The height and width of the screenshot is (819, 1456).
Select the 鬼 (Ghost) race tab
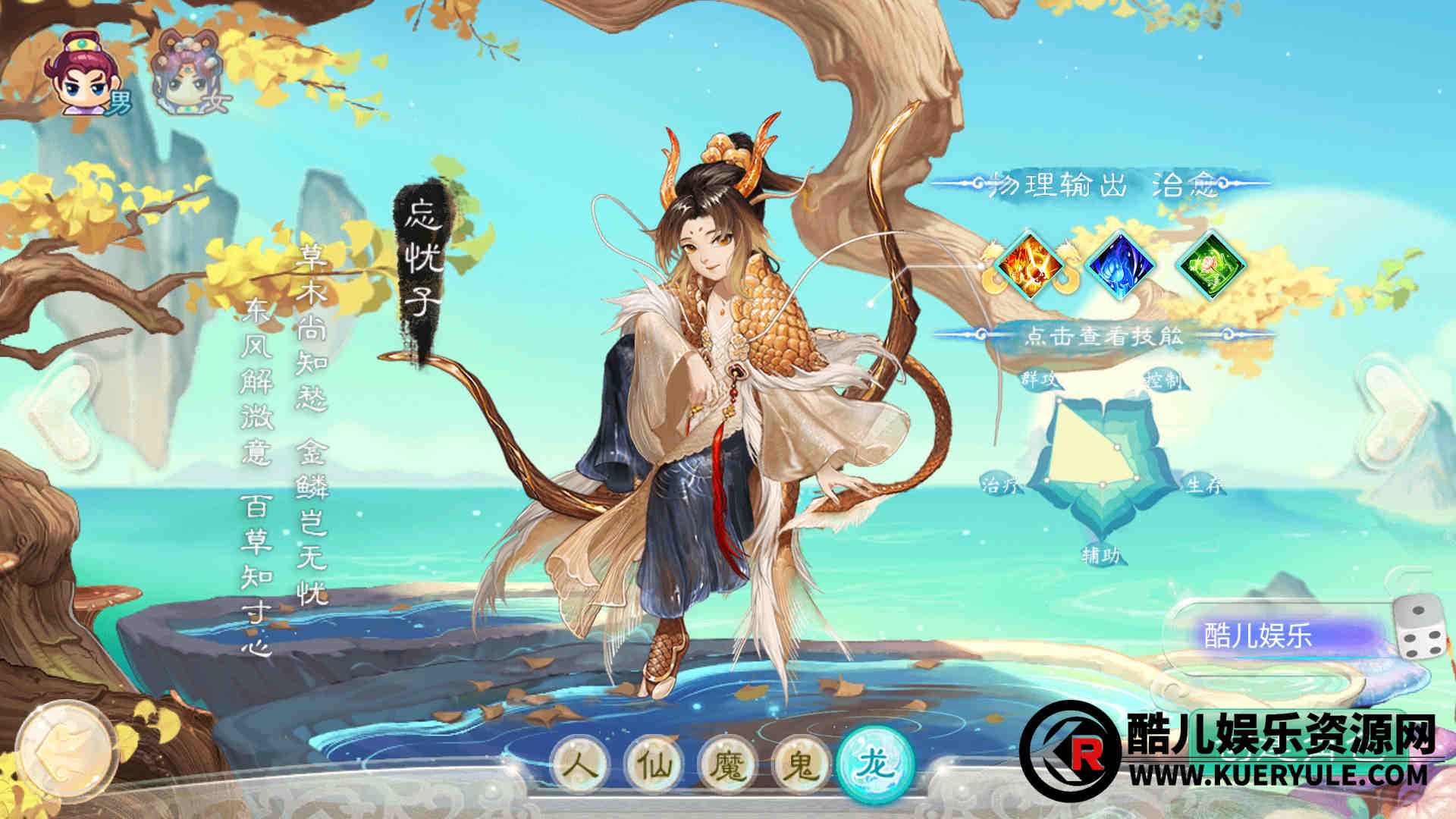point(801,764)
